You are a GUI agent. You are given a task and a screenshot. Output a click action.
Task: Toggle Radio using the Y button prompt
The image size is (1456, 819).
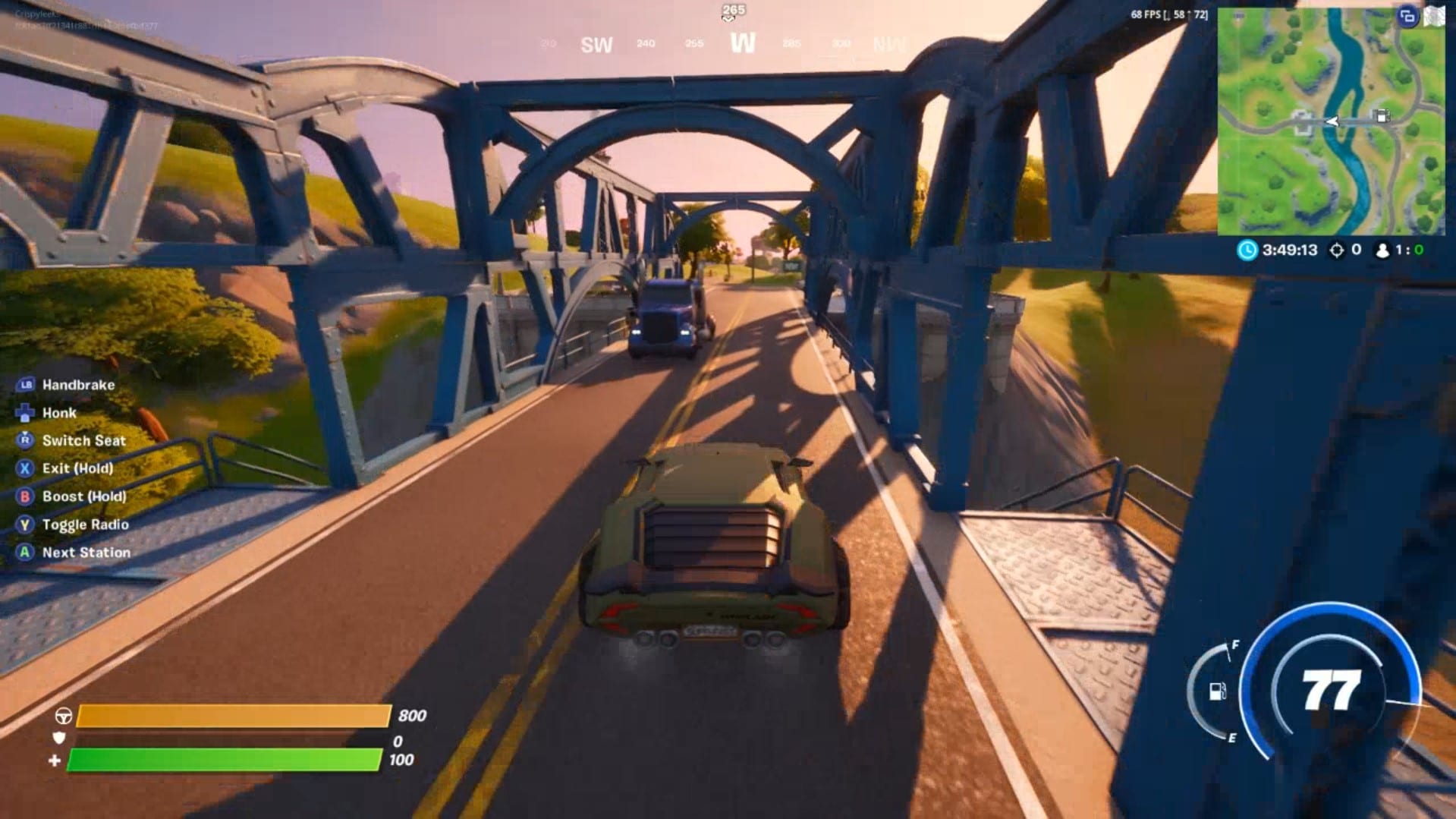pos(24,524)
